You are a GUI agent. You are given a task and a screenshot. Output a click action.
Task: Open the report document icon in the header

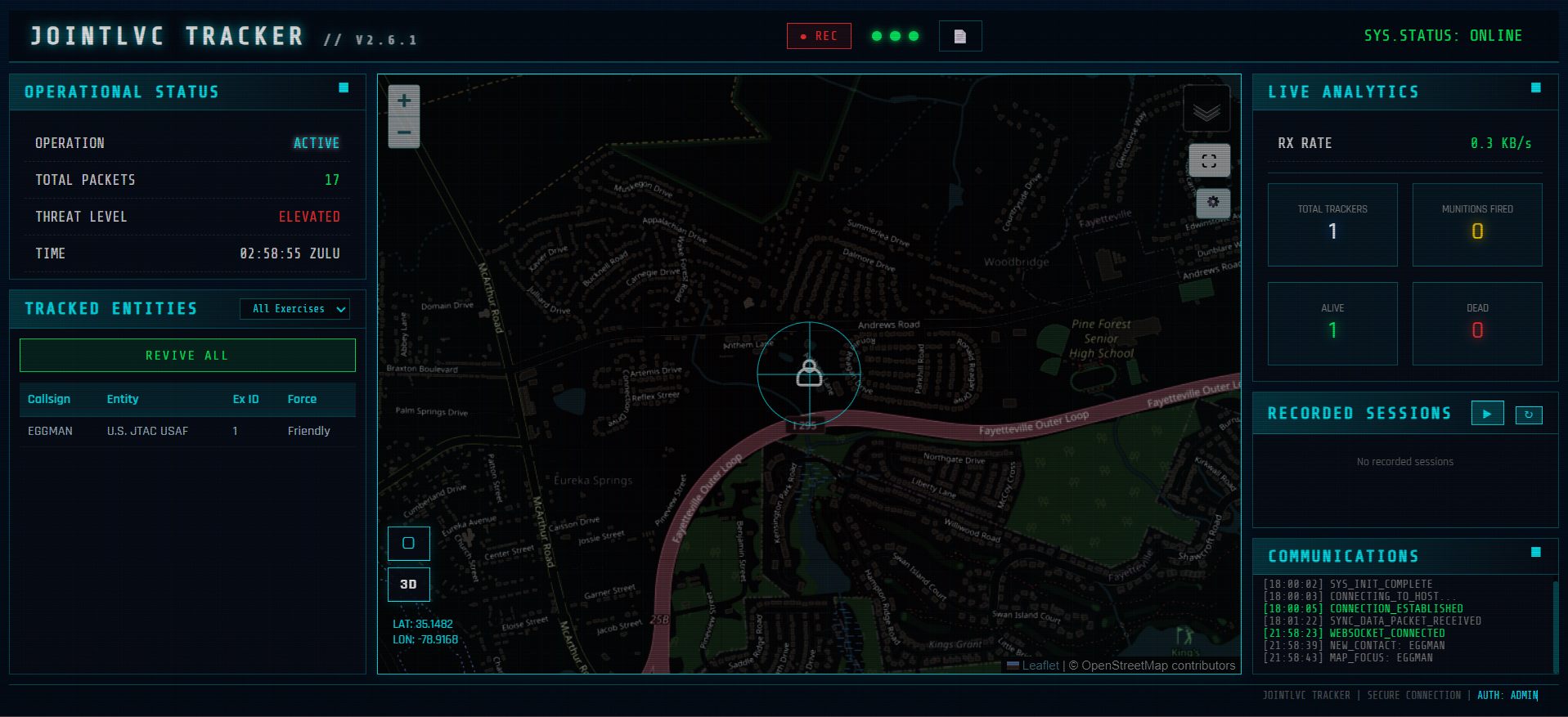[959, 35]
